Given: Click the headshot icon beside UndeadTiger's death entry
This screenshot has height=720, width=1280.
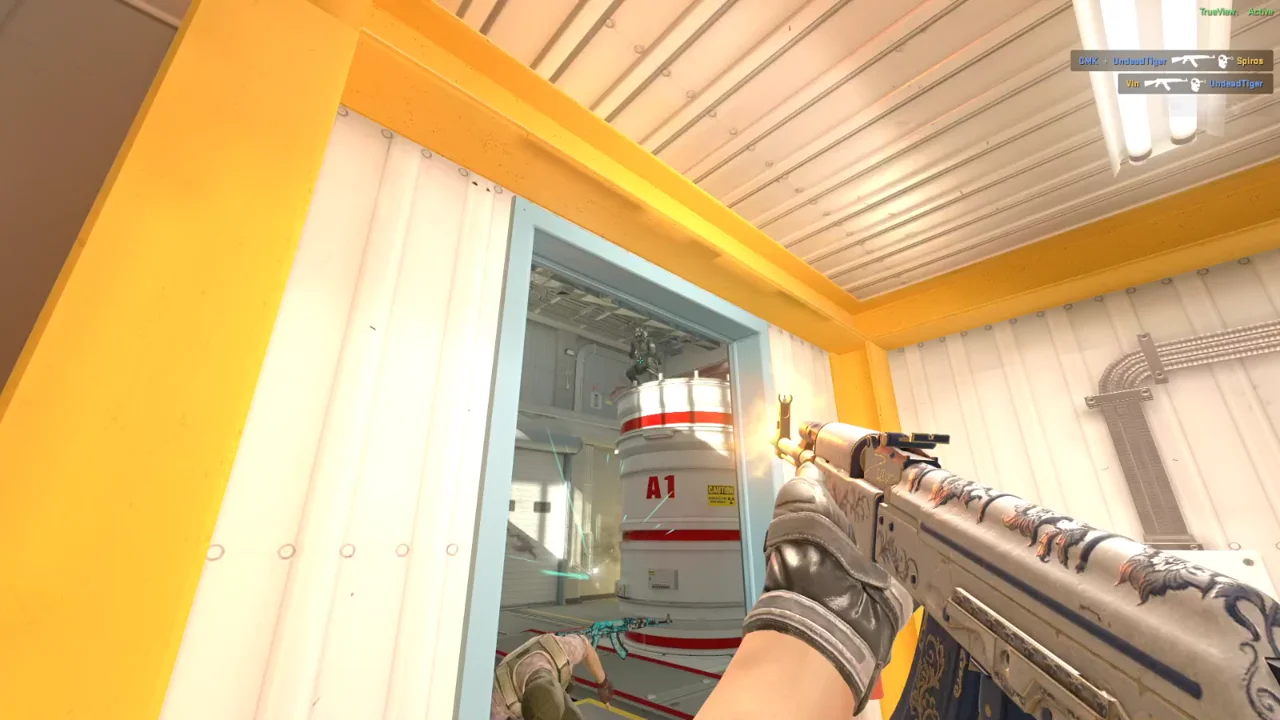Looking at the screenshot, I should 1198,83.
